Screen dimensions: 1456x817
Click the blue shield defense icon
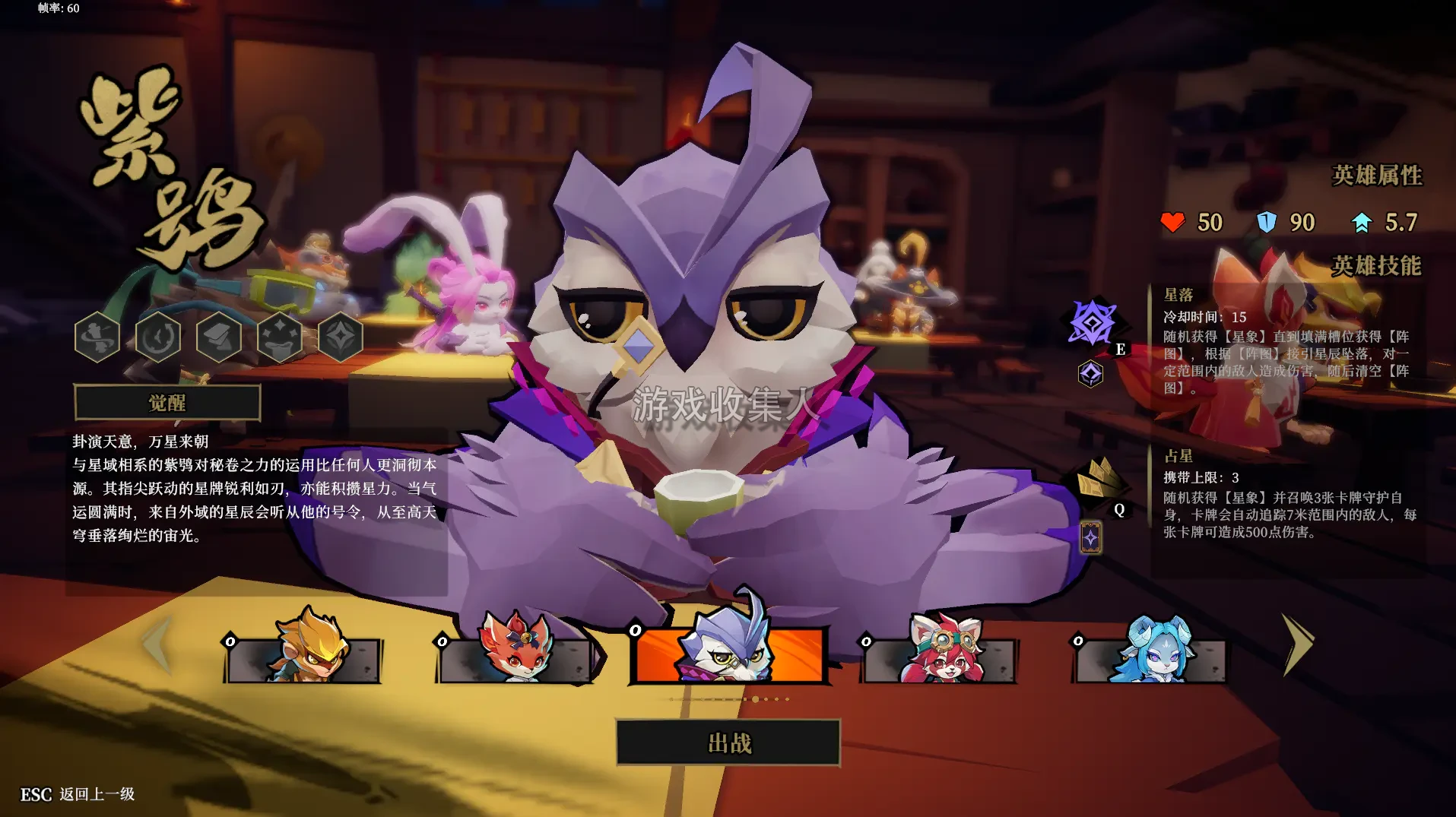point(1268,223)
